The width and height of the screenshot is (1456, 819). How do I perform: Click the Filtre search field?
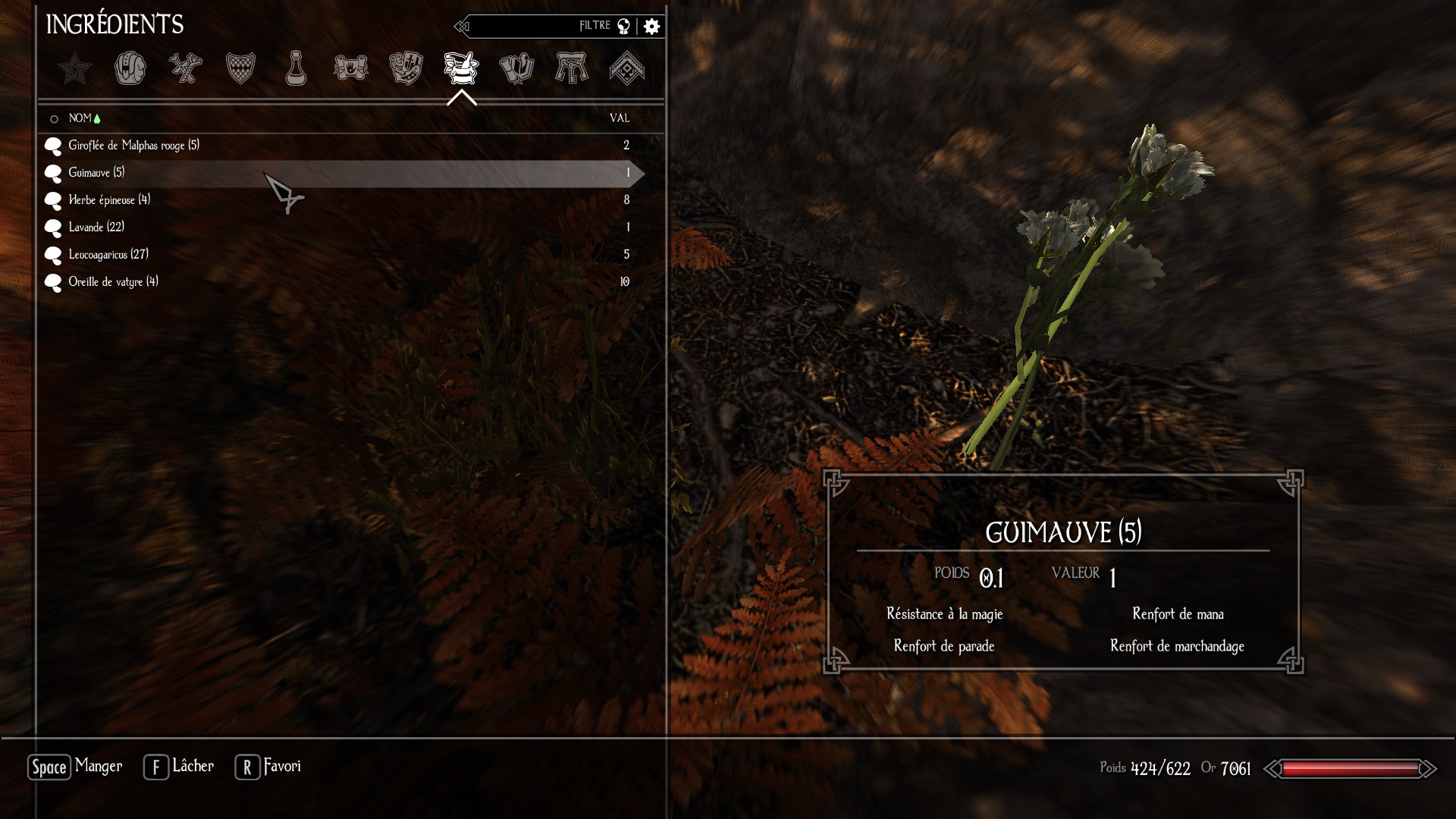tap(538, 27)
